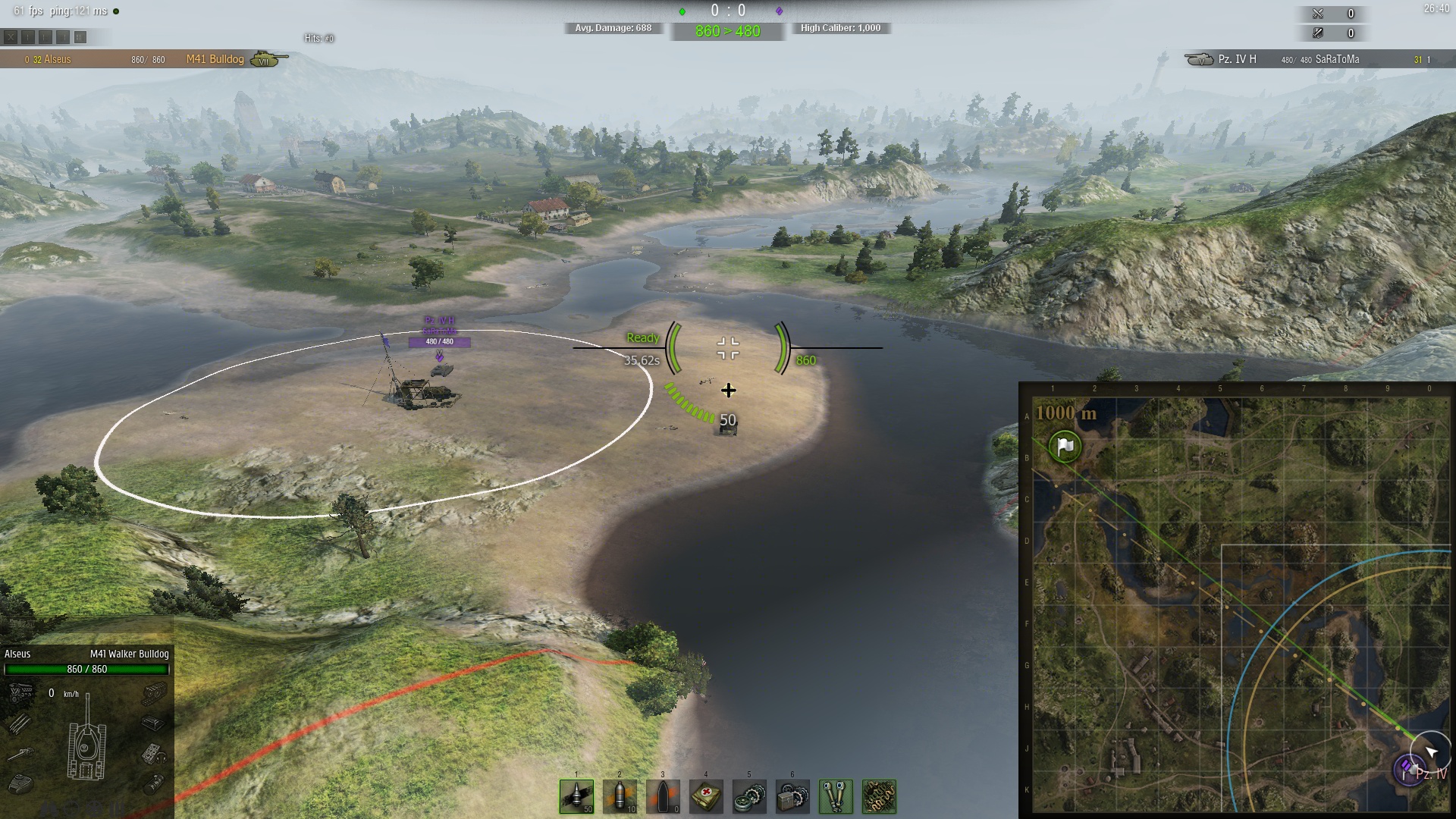Click the gun module icon on damage panel
This screenshot has height=819, width=1456.
pos(20,754)
